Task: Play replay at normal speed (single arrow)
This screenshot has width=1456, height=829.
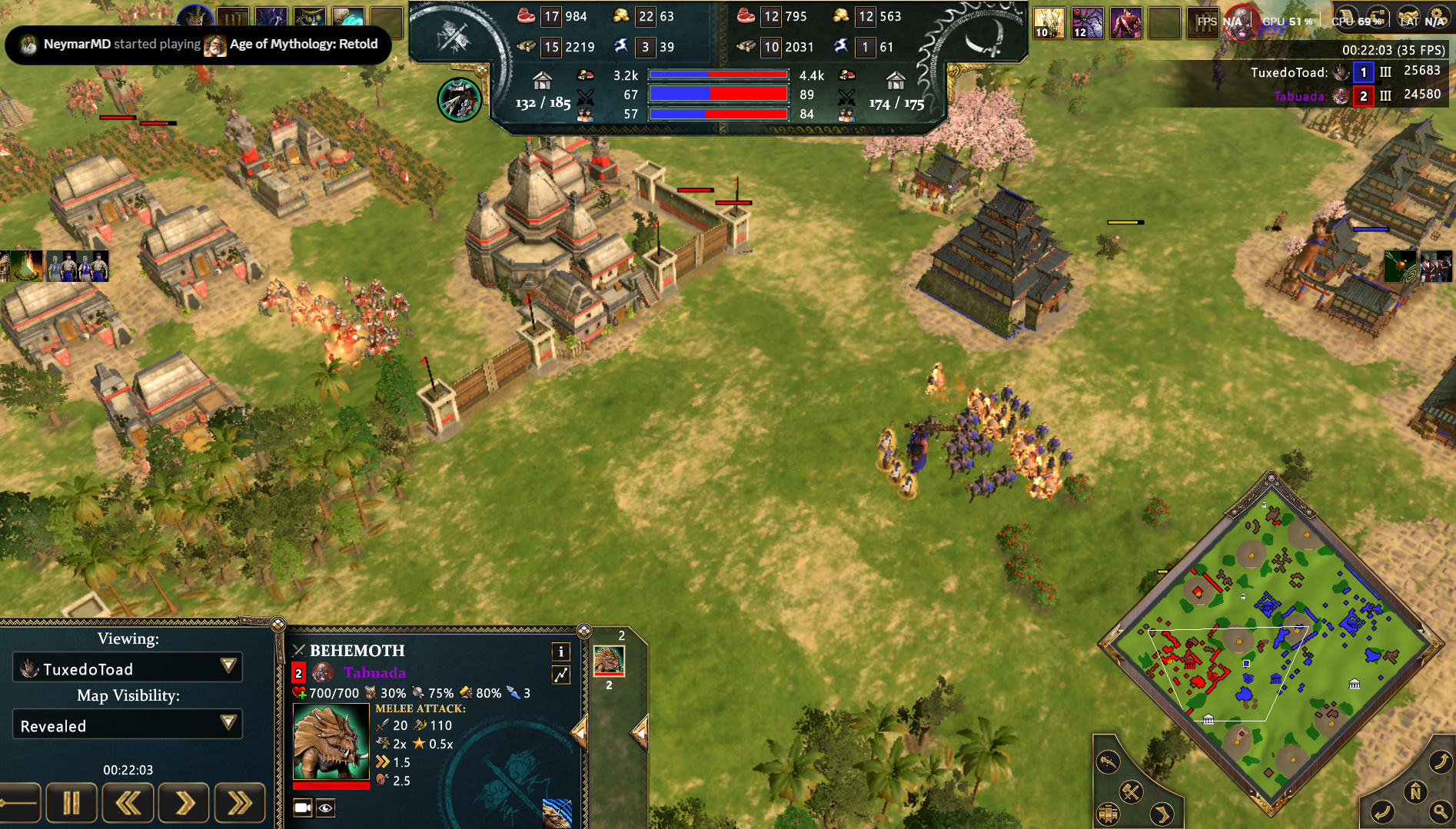Action: 184,804
